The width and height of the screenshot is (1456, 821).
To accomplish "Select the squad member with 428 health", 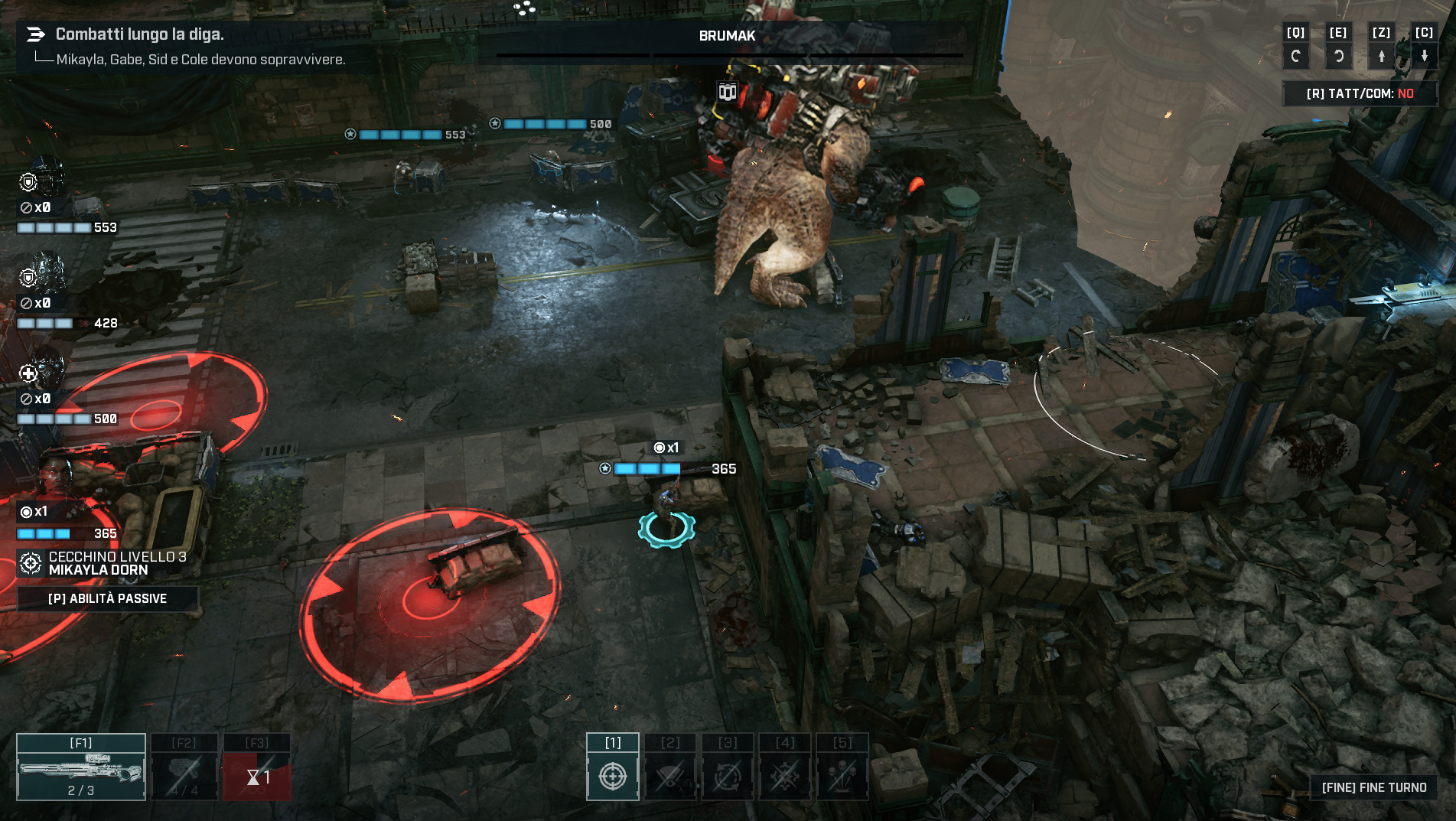I will pos(46,275).
